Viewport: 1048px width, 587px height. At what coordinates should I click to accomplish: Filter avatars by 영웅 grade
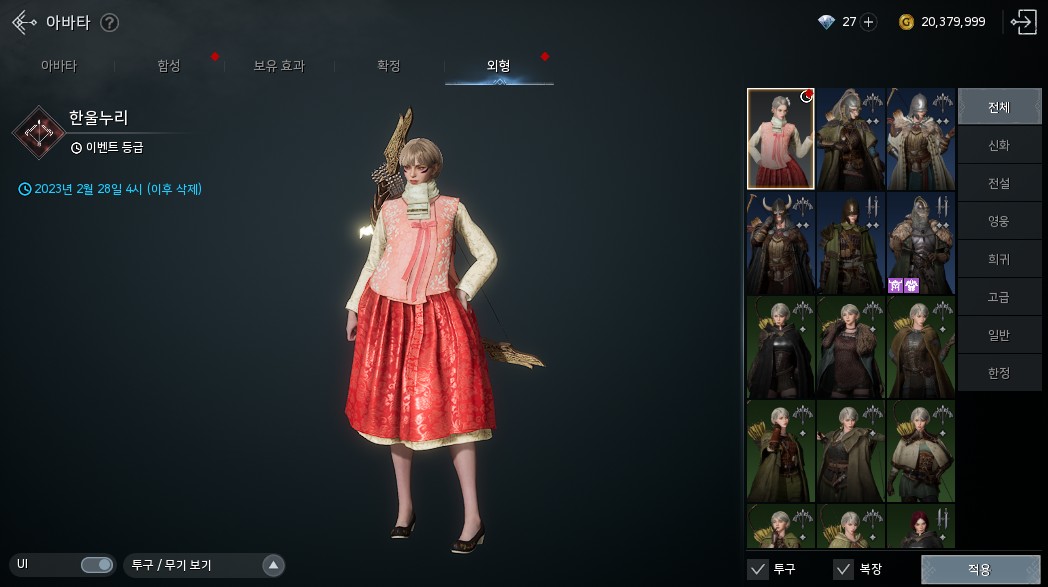click(999, 221)
